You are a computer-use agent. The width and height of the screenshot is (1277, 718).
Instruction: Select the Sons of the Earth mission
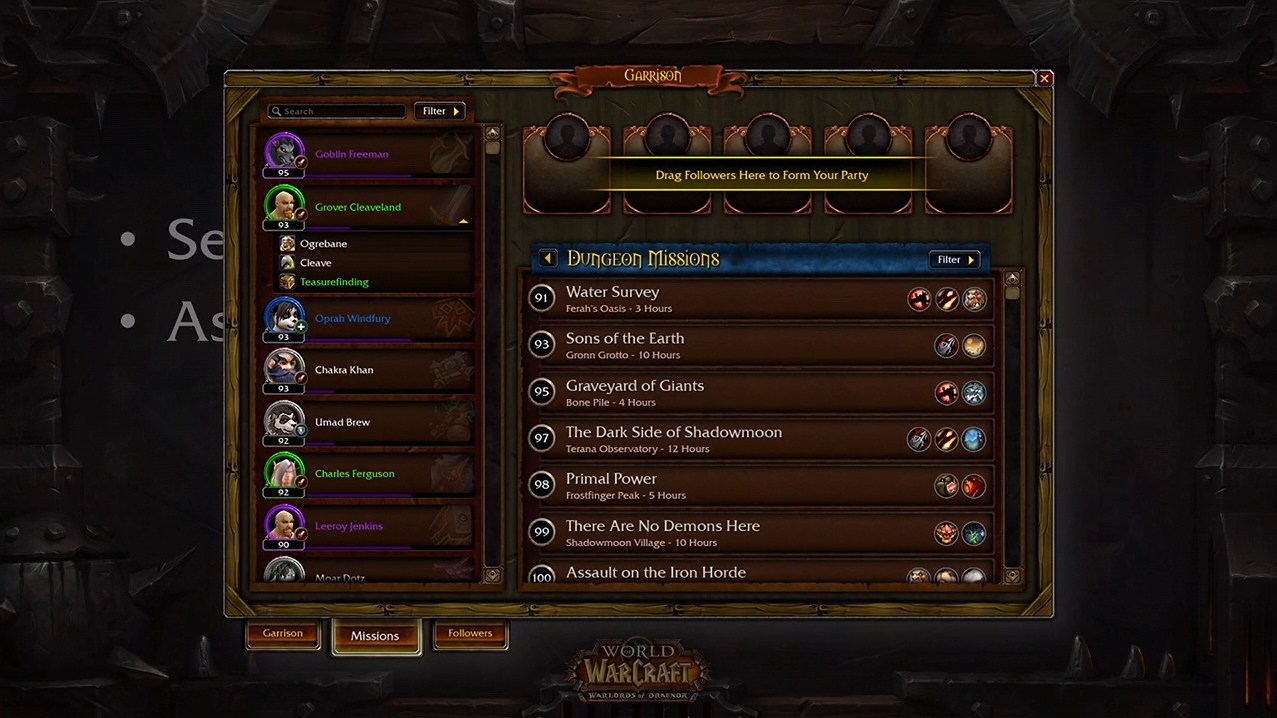click(x=700, y=345)
